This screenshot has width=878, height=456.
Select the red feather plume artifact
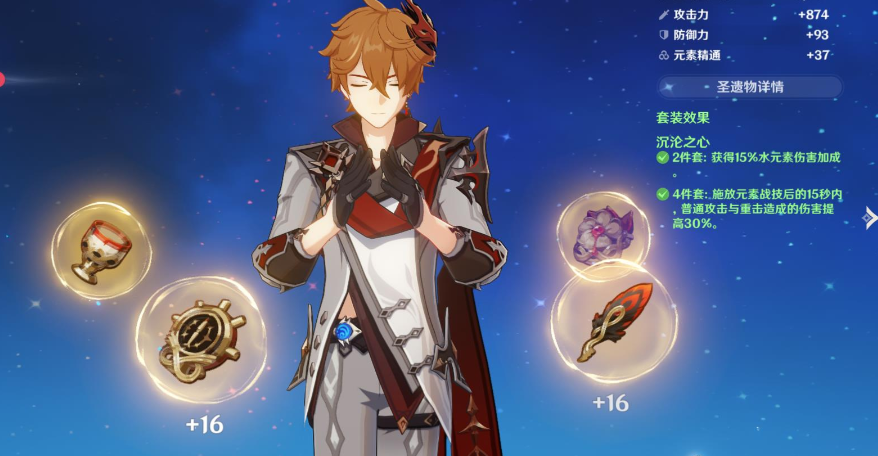[x=614, y=322]
